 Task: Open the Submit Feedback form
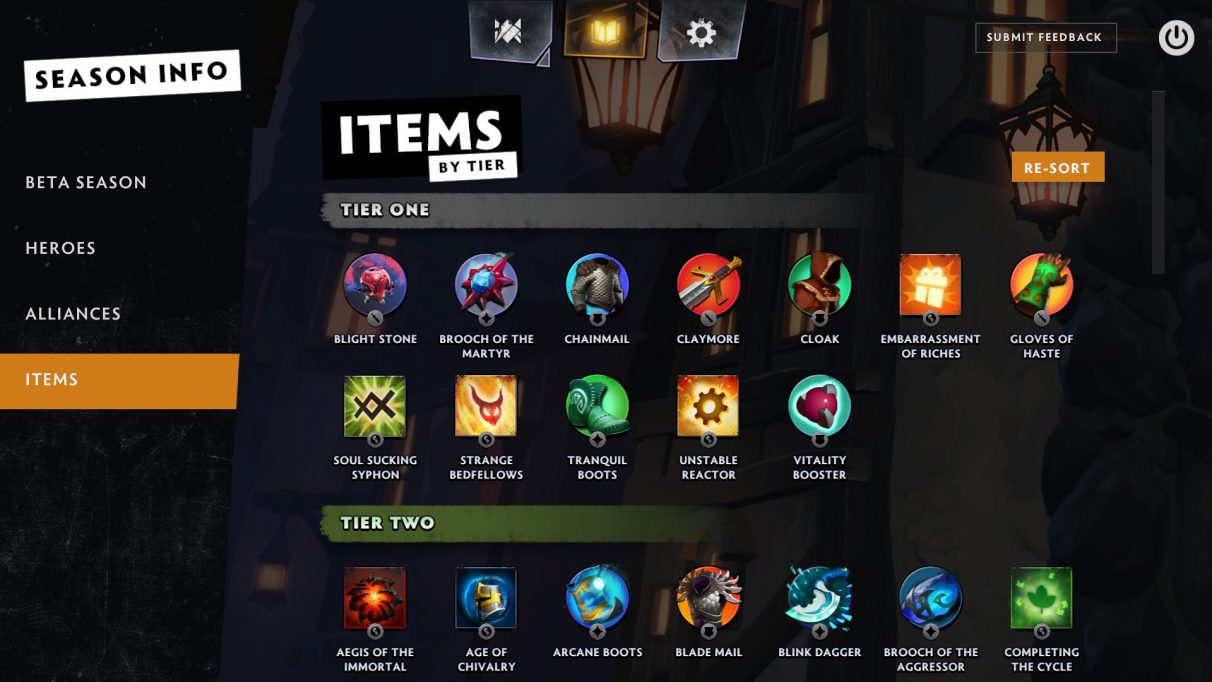pyautogui.click(x=1044, y=37)
